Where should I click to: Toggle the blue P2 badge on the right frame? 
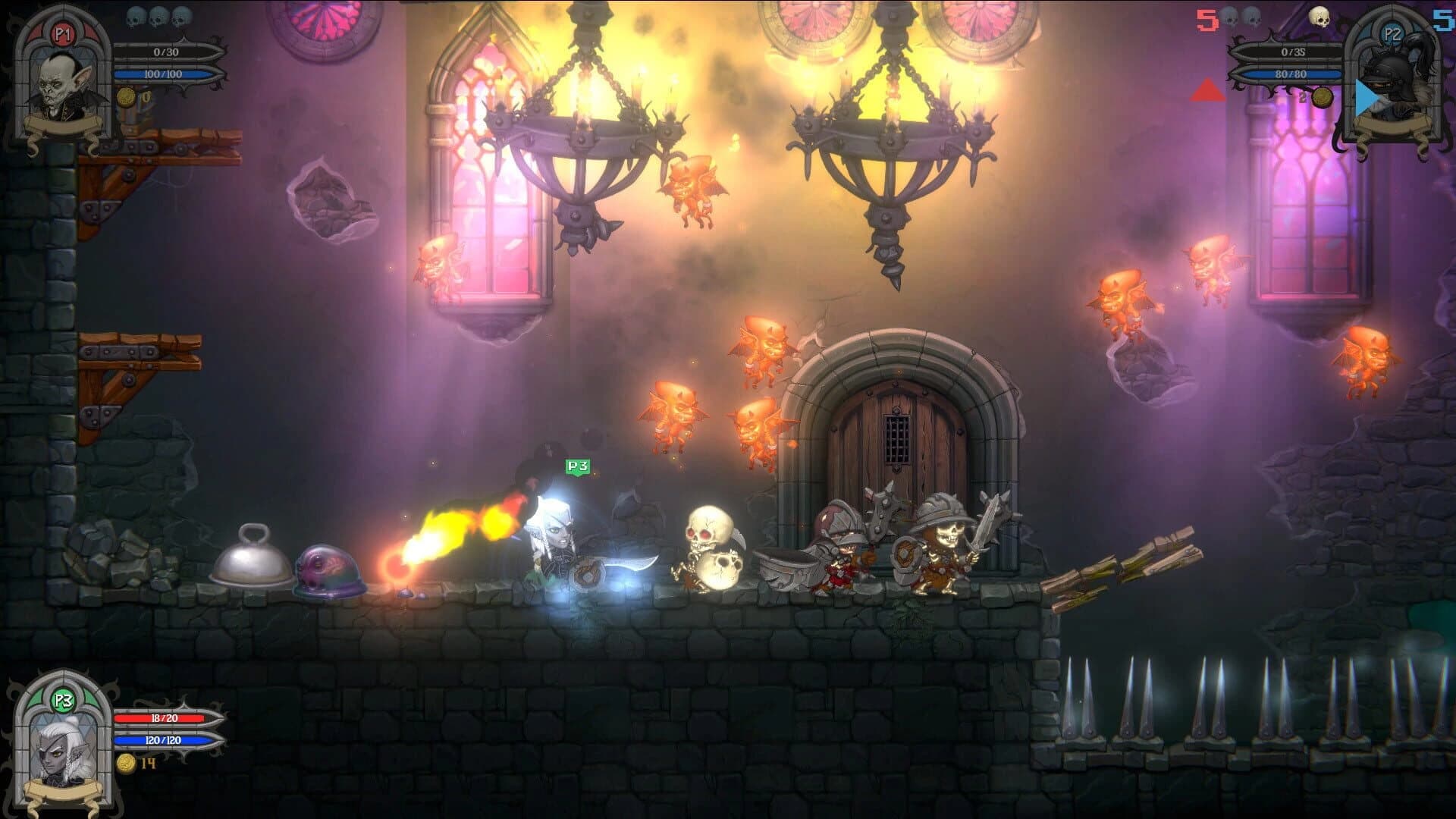coord(1405,33)
